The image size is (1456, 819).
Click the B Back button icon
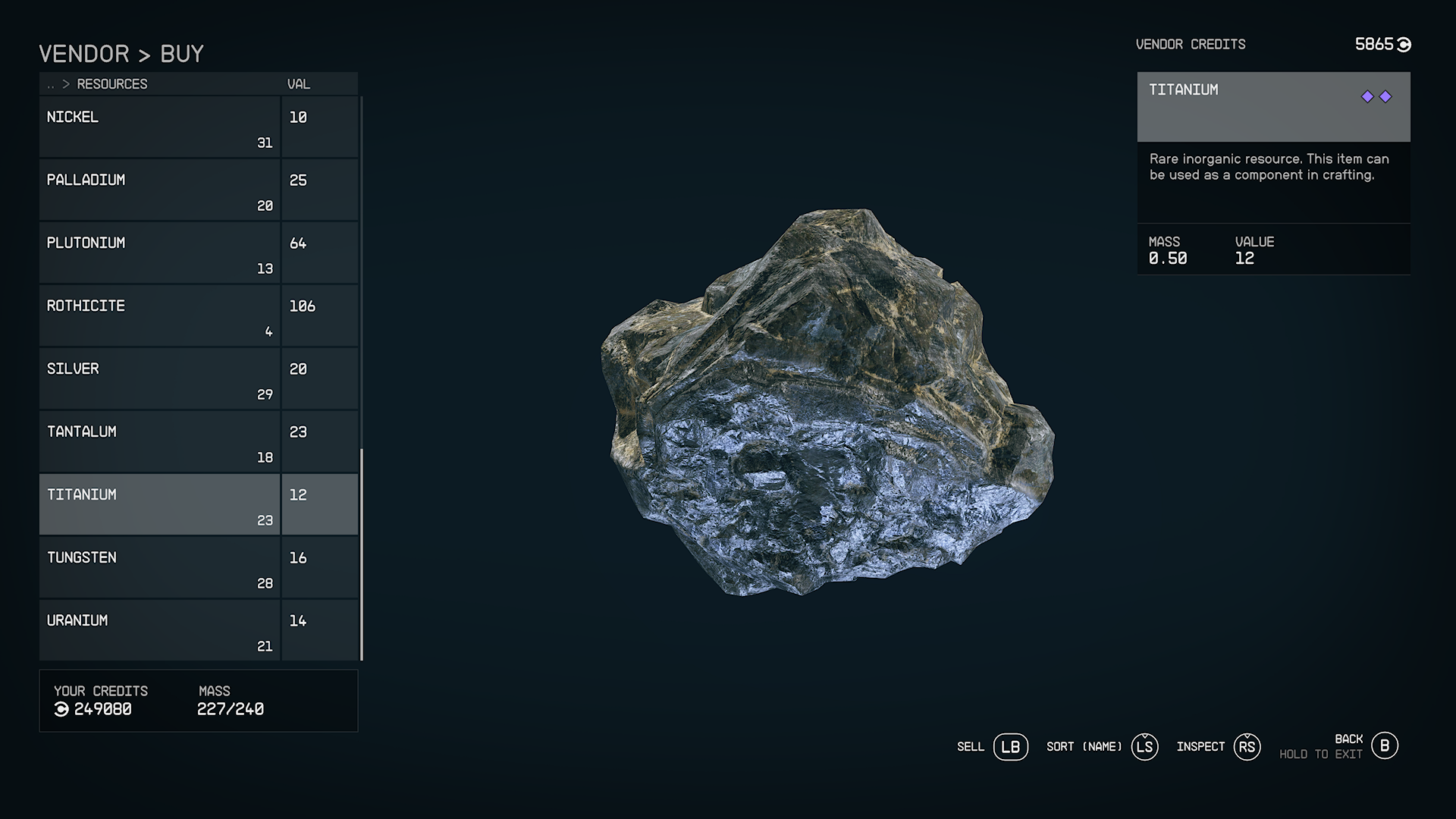(1386, 746)
